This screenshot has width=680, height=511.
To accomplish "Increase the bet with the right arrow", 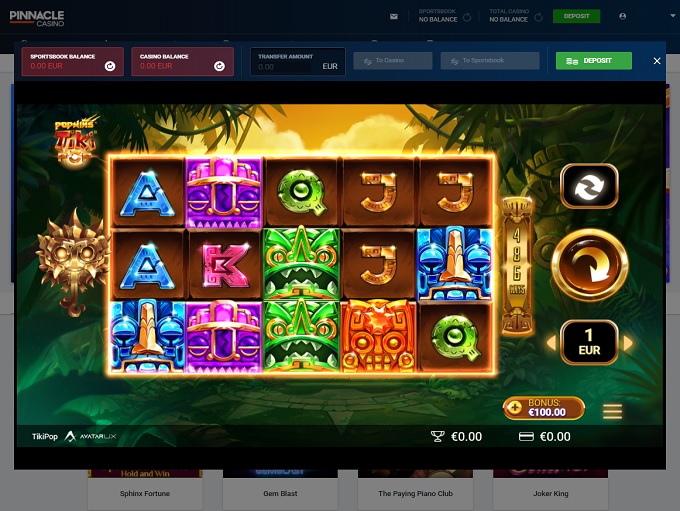I will (x=628, y=344).
